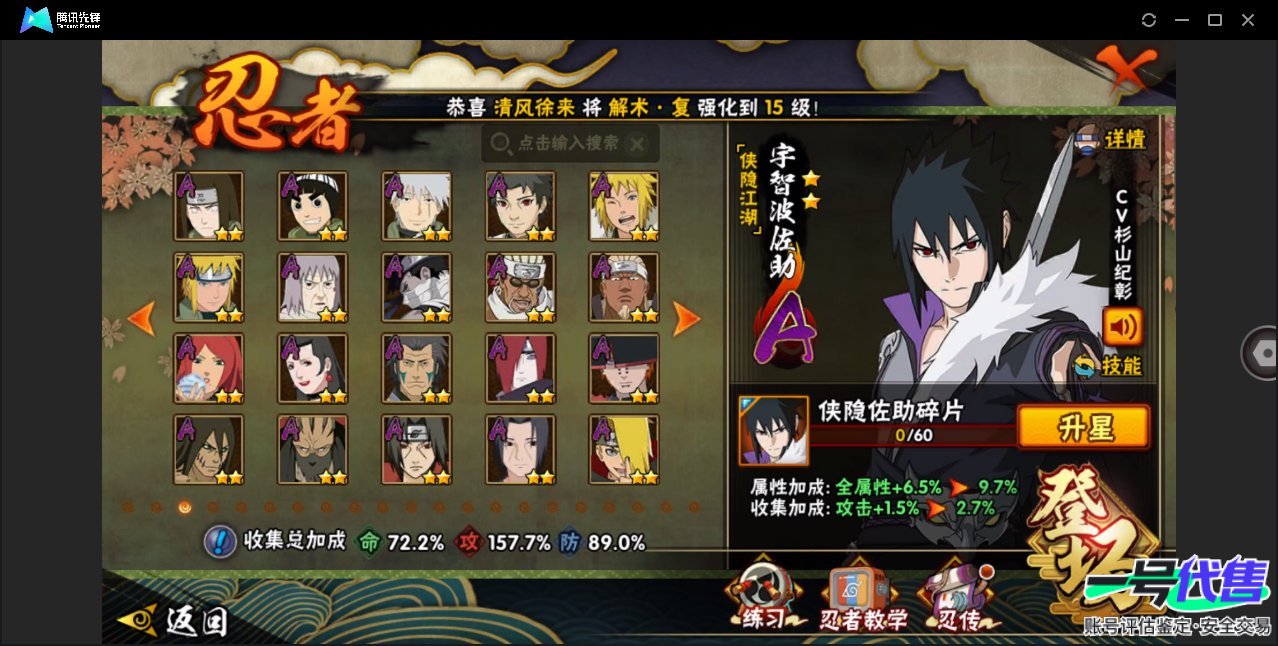Go back using the 返回 button
Screen dimensions: 1278x646
tap(173, 621)
